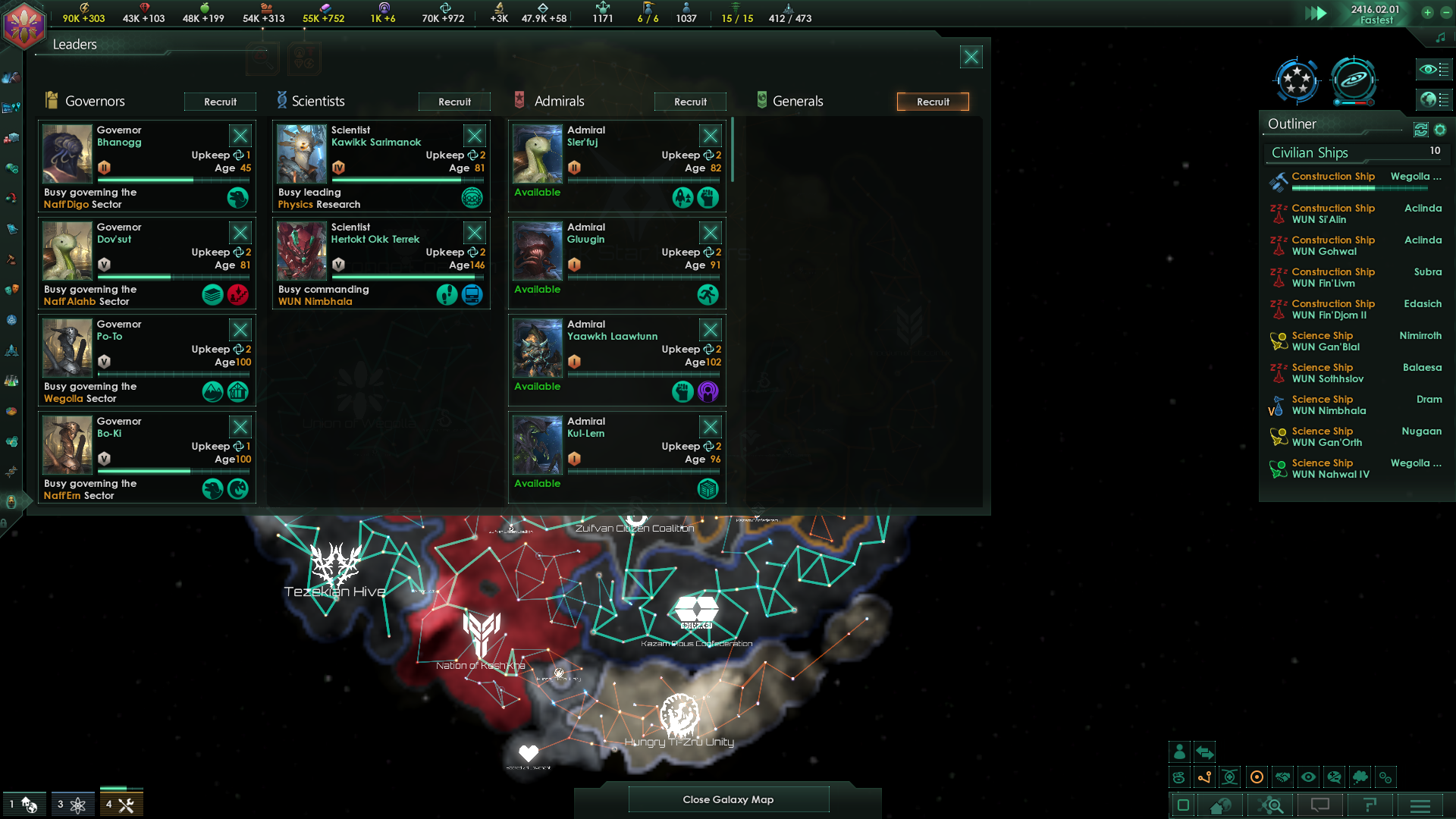Toggle the fleet overview eye panel
The image size is (1456, 819).
pyautogui.click(x=1433, y=70)
